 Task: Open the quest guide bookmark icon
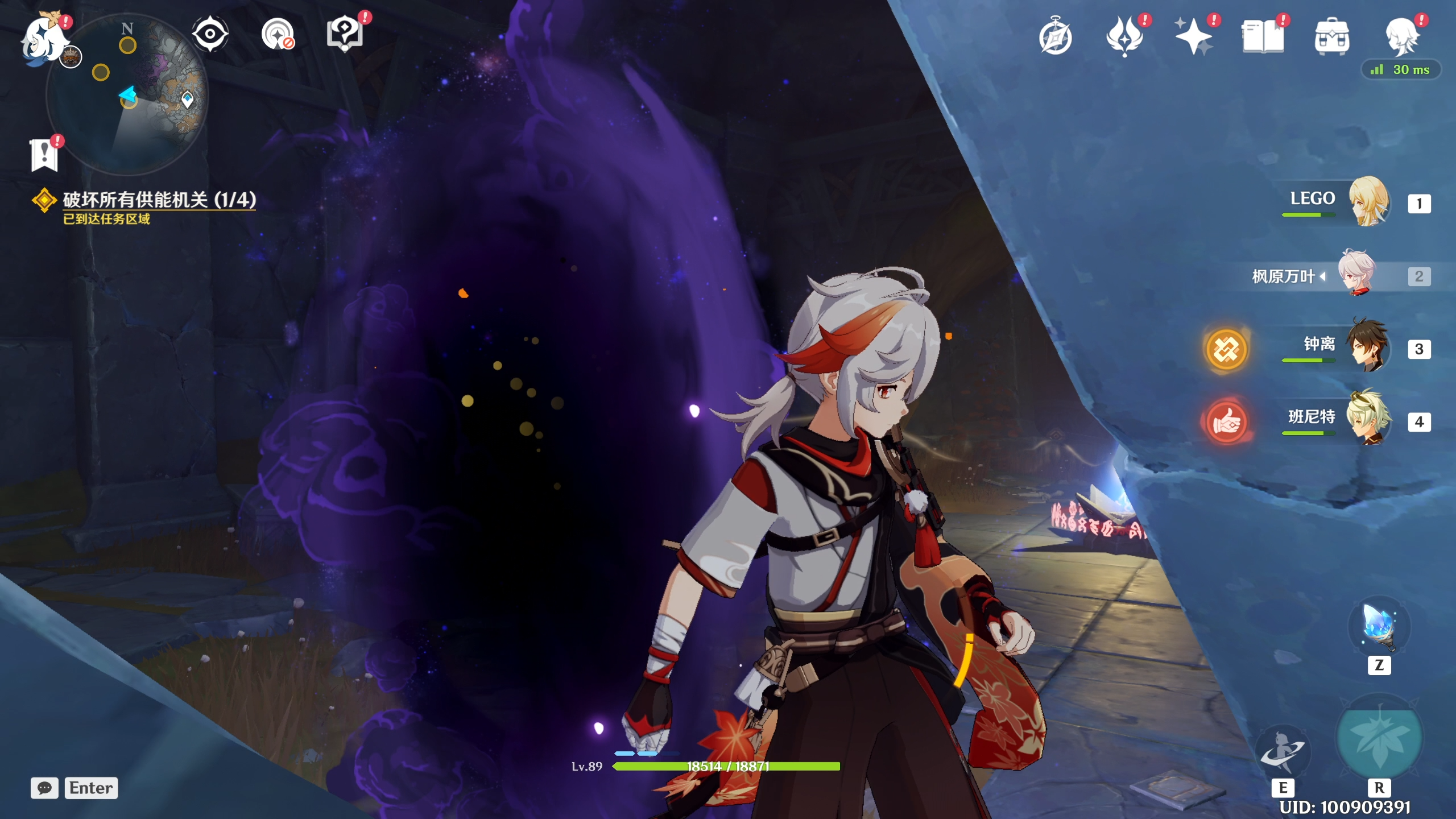click(x=44, y=155)
